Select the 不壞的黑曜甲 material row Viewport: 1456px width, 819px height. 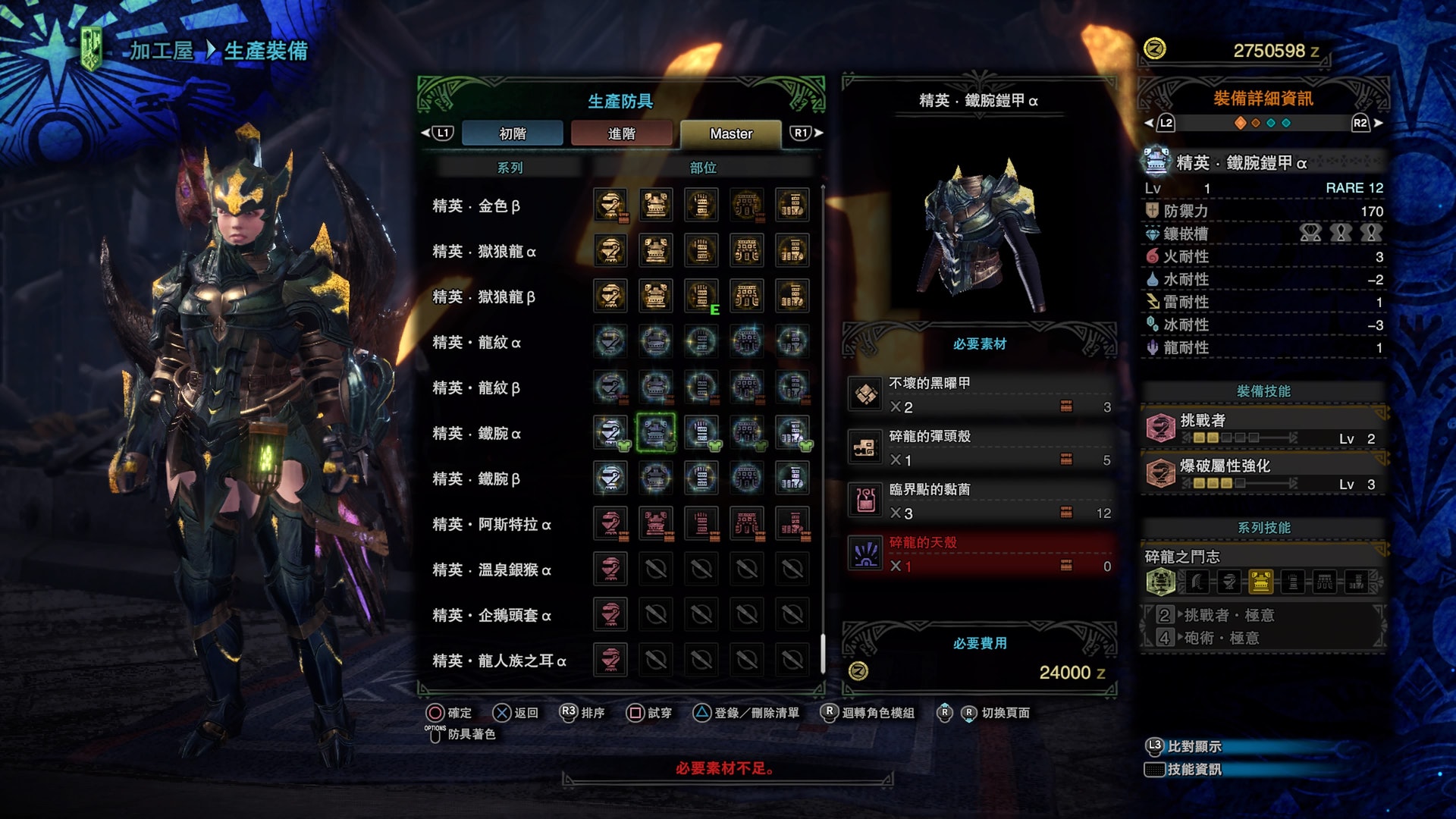click(980, 395)
